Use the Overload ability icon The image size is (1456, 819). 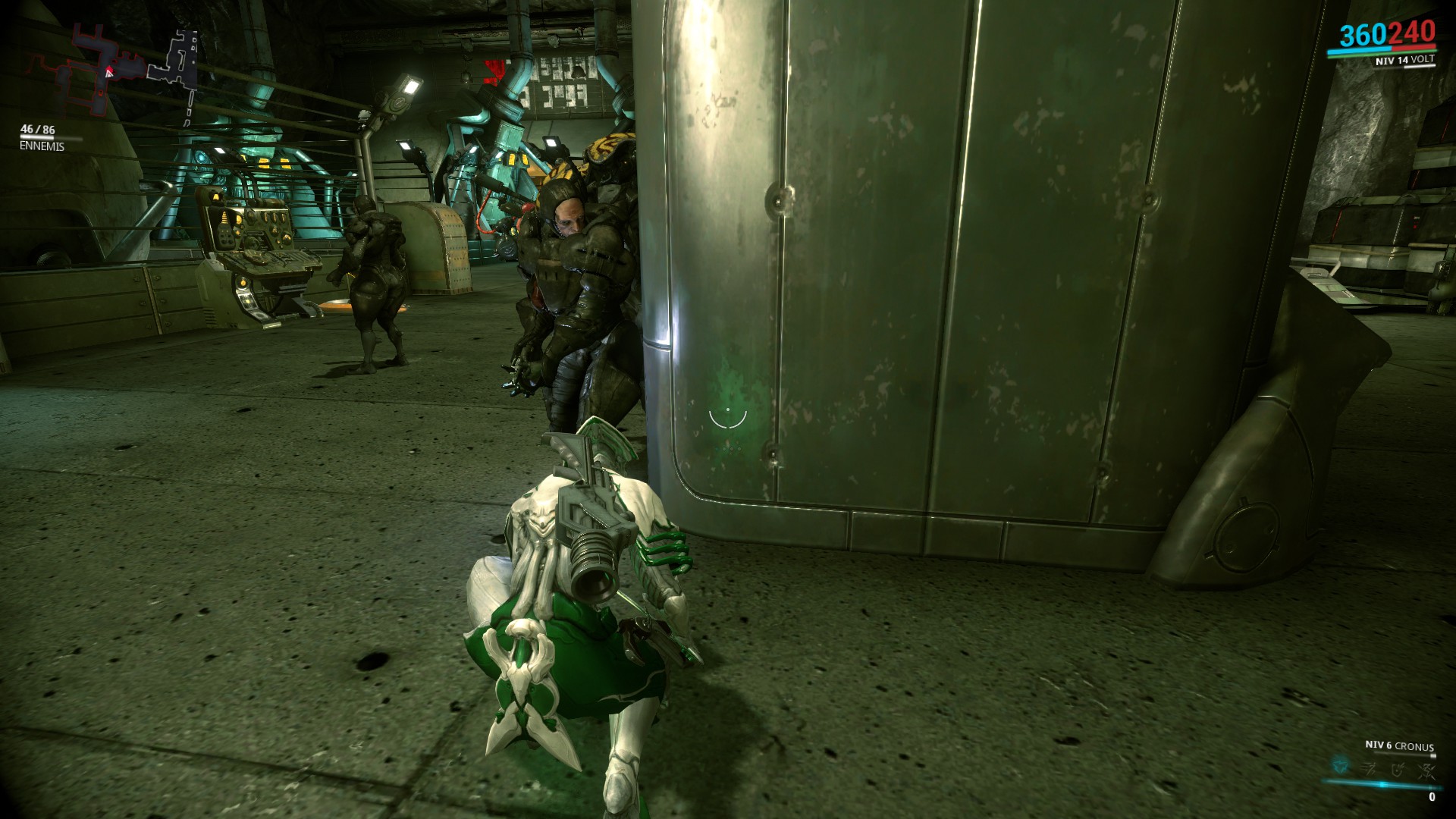coord(1428,772)
